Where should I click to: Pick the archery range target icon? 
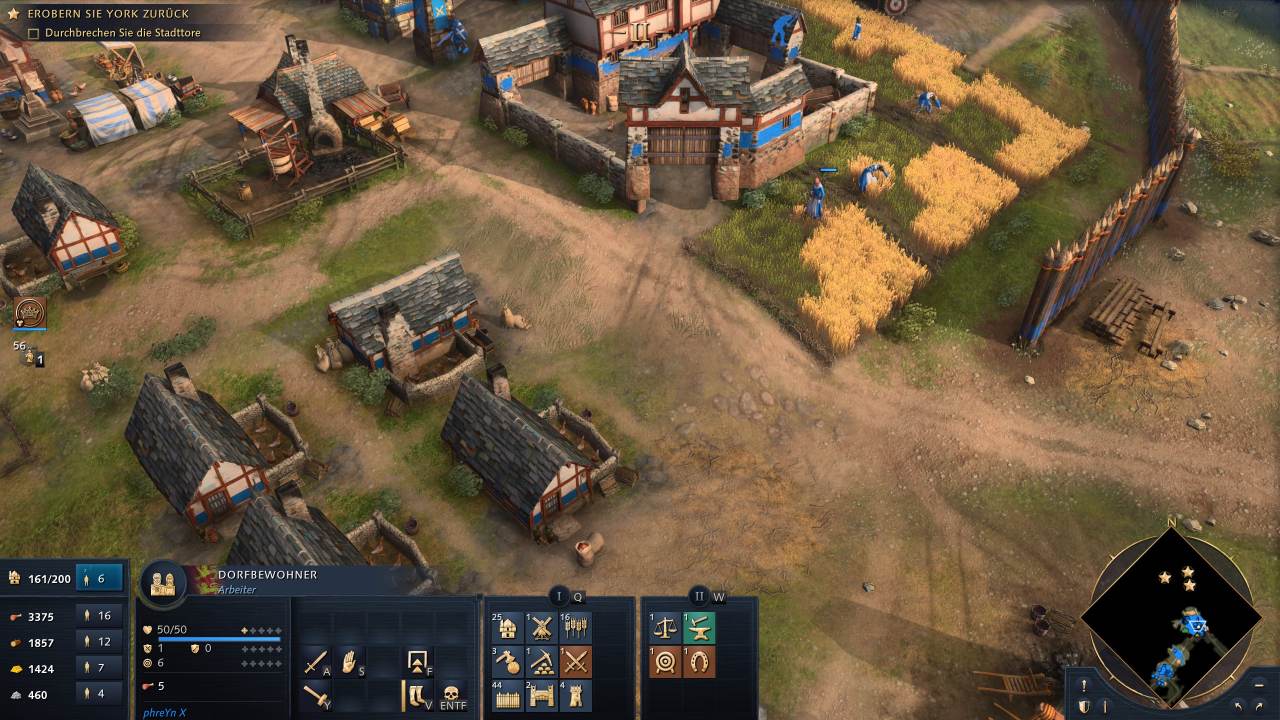coord(666,661)
